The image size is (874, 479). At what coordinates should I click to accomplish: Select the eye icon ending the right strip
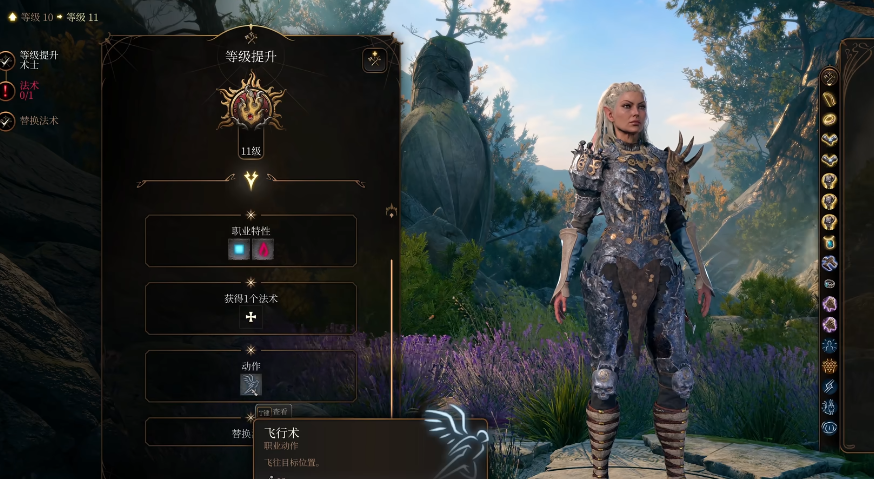tap(829, 428)
